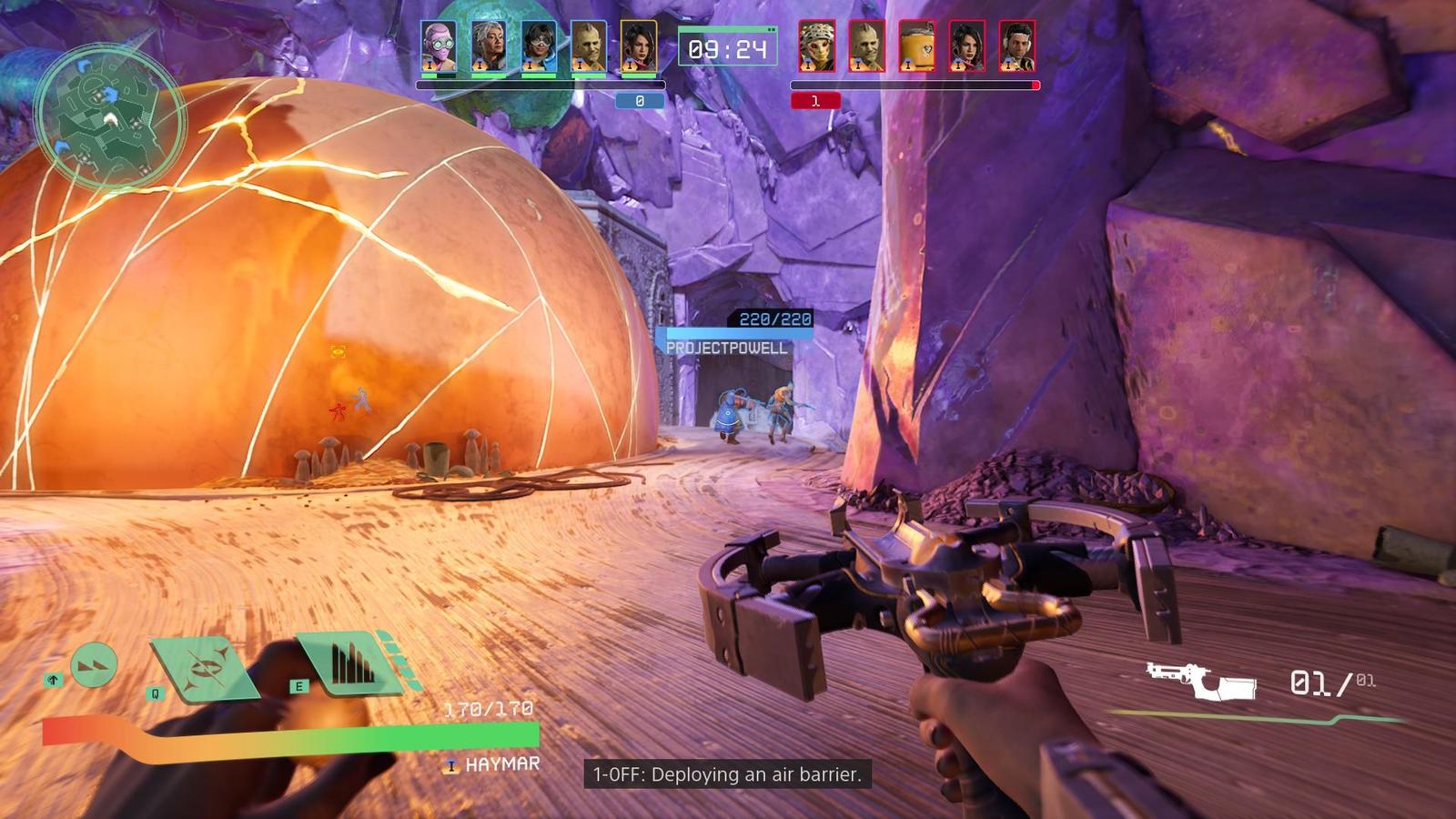Click the enemy man with headset portrait

coord(1016,46)
